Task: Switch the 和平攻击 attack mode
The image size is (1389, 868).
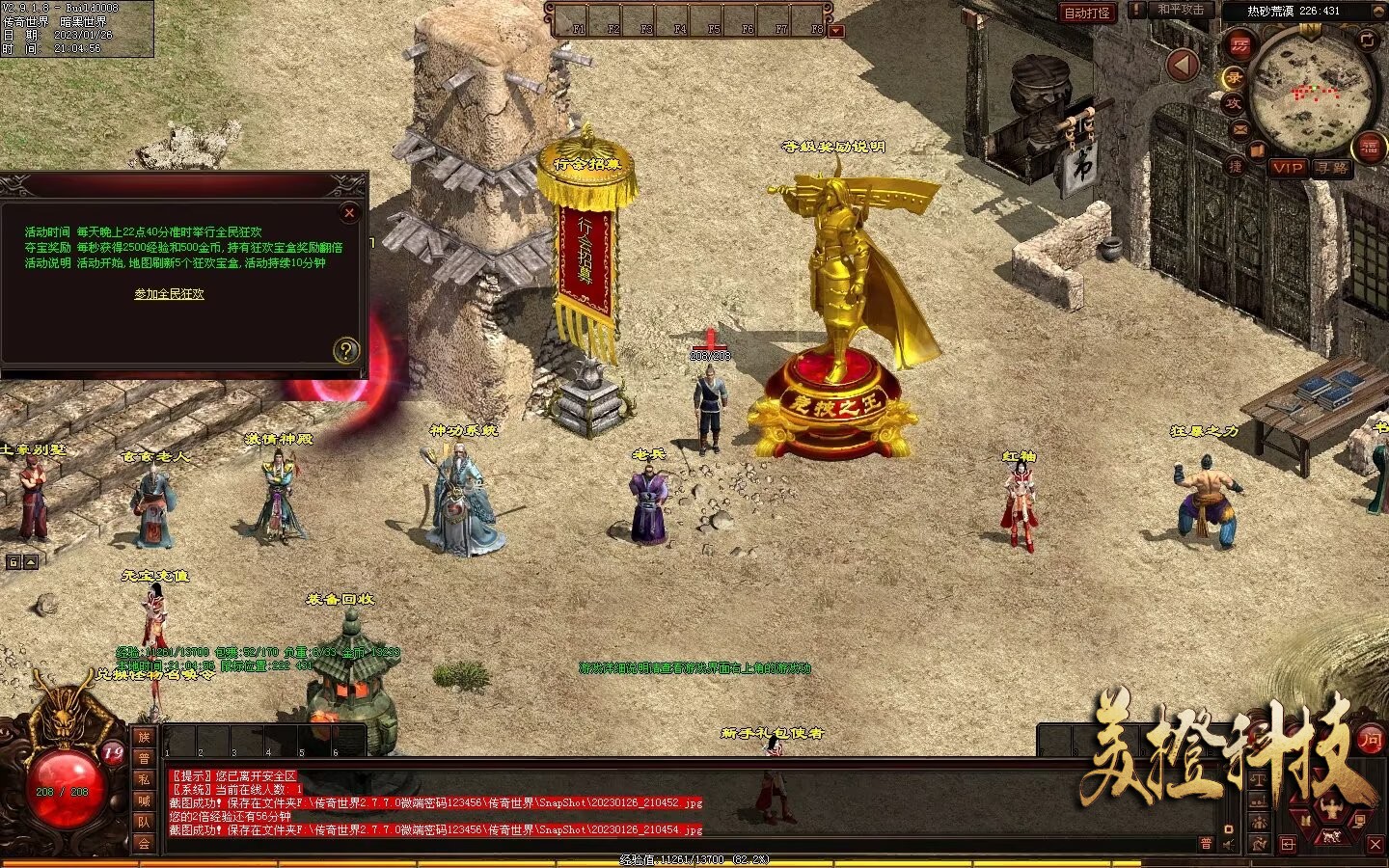Action: tap(1181, 10)
